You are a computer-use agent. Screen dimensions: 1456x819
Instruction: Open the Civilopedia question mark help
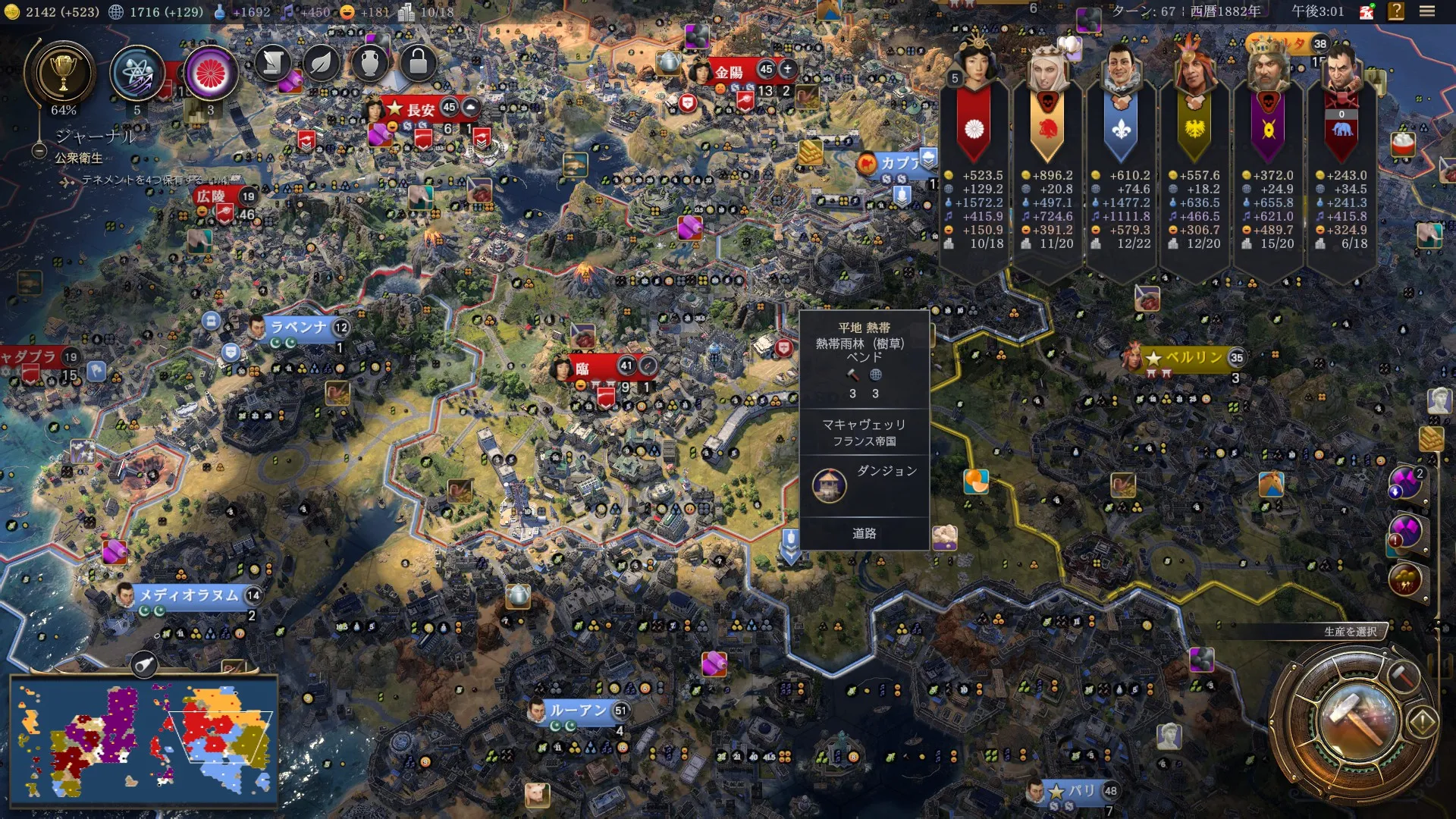click(1396, 11)
